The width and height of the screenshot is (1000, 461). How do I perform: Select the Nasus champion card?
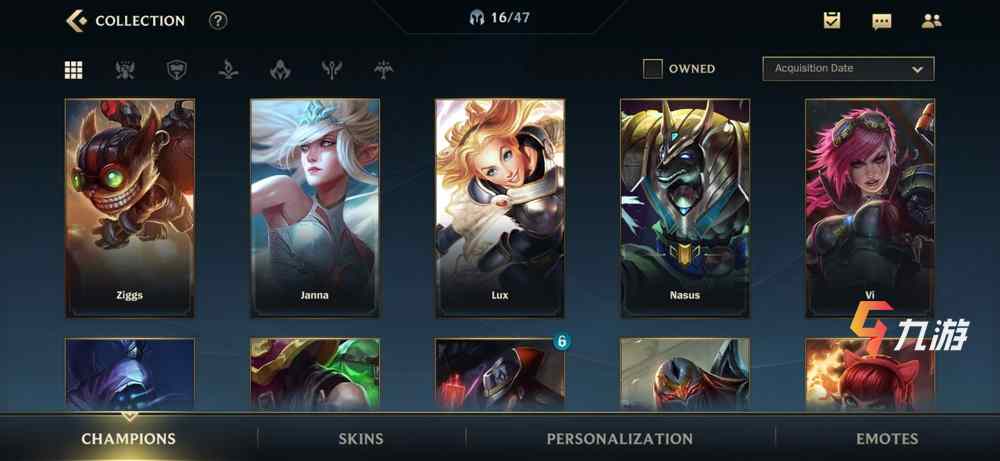click(685, 208)
